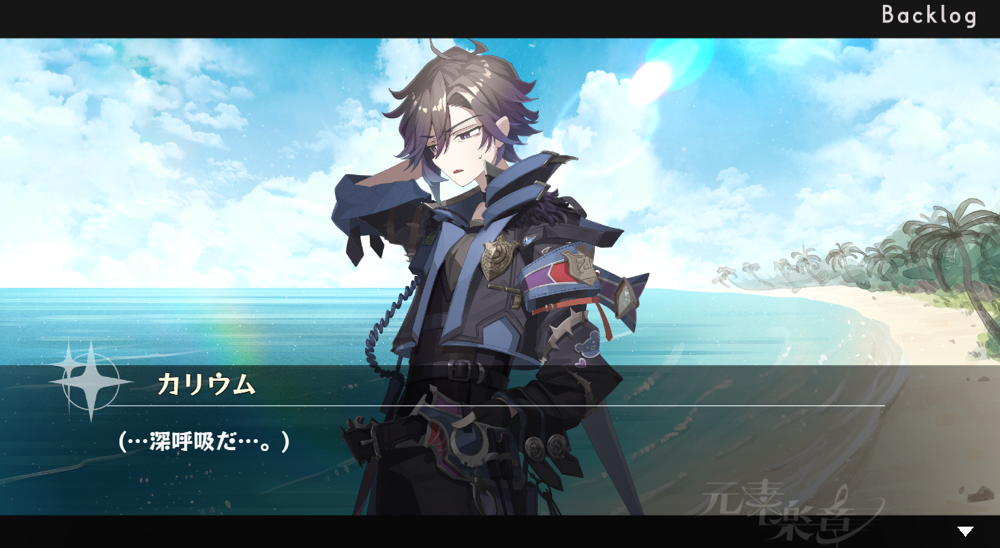The height and width of the screenshot is (548, 1000).
Task: Click the dialogue text box to continue
Action: (x=500, y=440)
